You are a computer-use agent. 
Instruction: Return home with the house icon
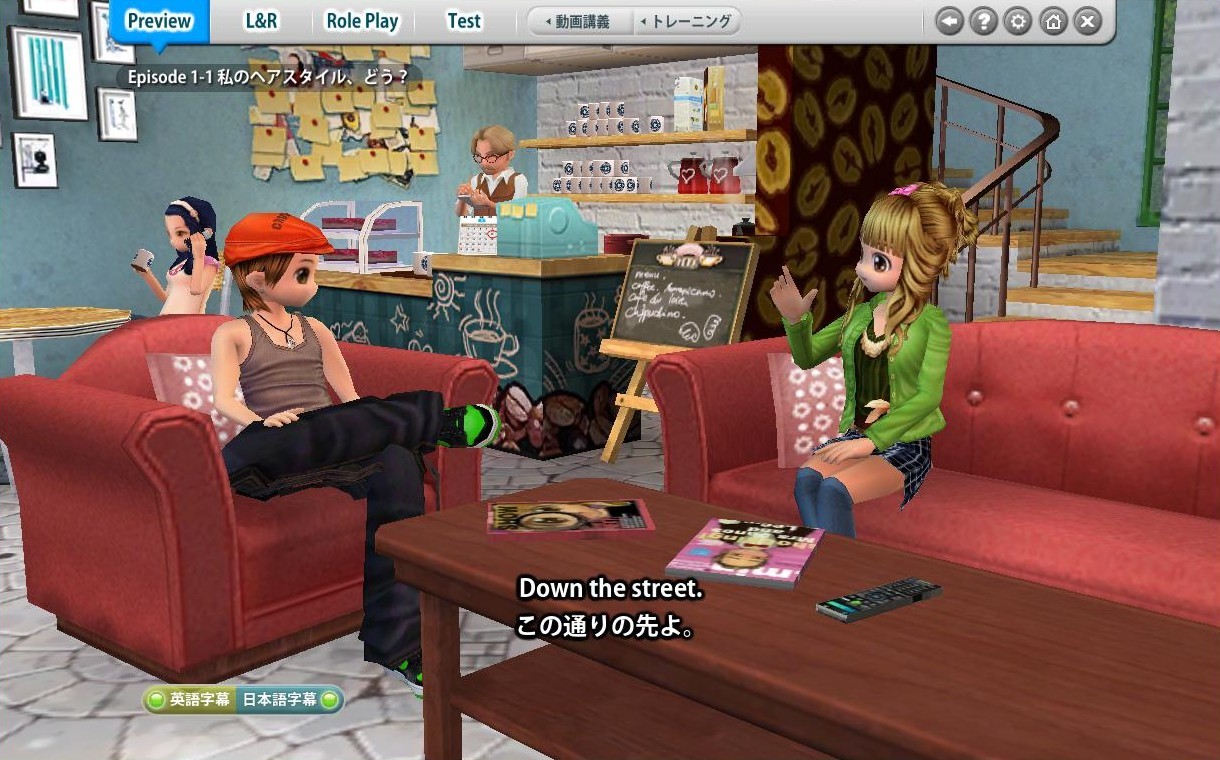click(1052, 21)
